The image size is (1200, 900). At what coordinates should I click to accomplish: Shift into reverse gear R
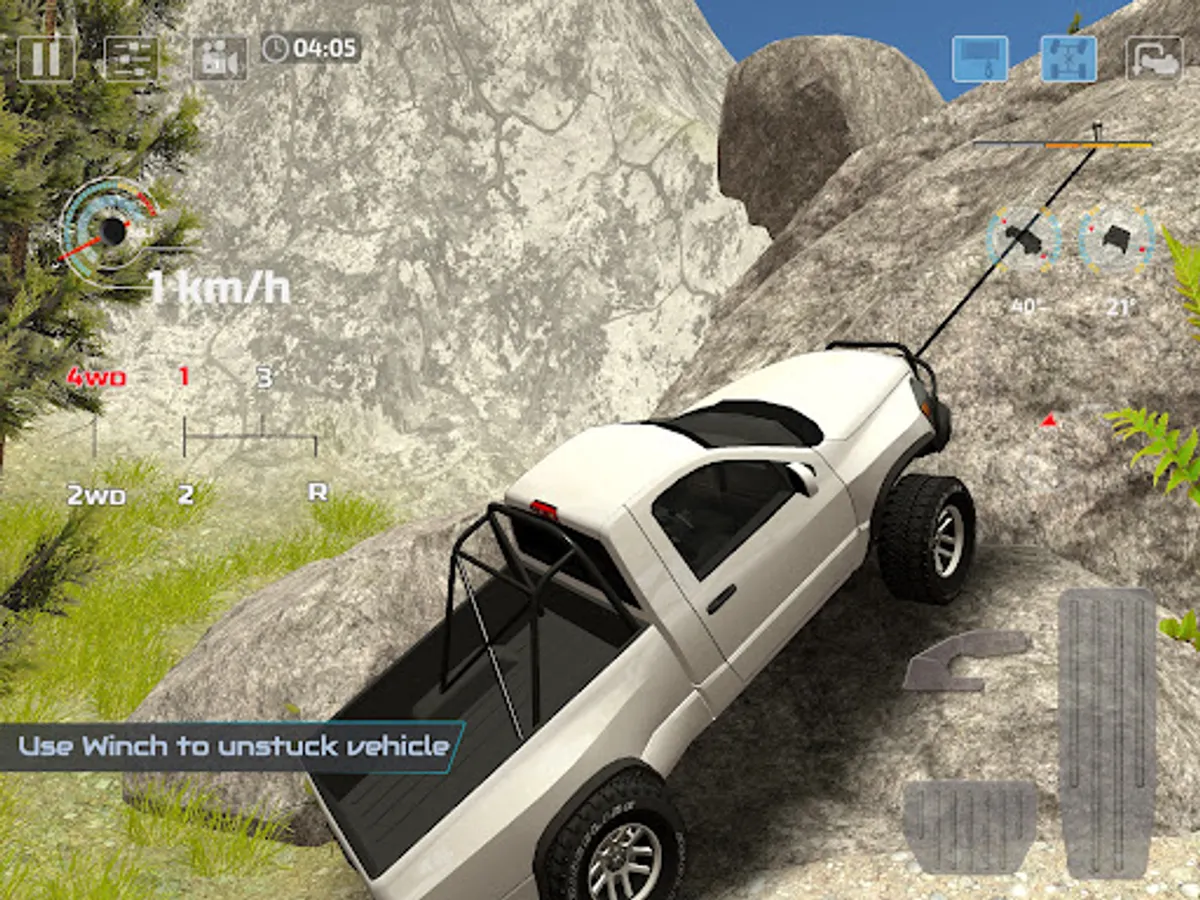(x=318, y=492)
